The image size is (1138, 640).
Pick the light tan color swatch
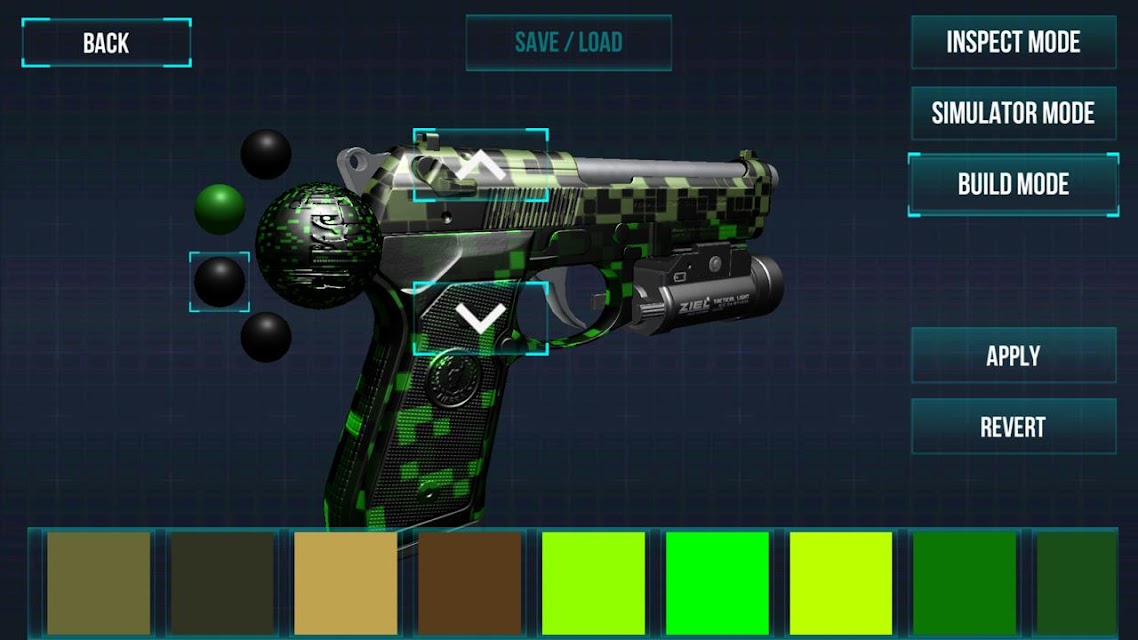click(x=345, y=583)
